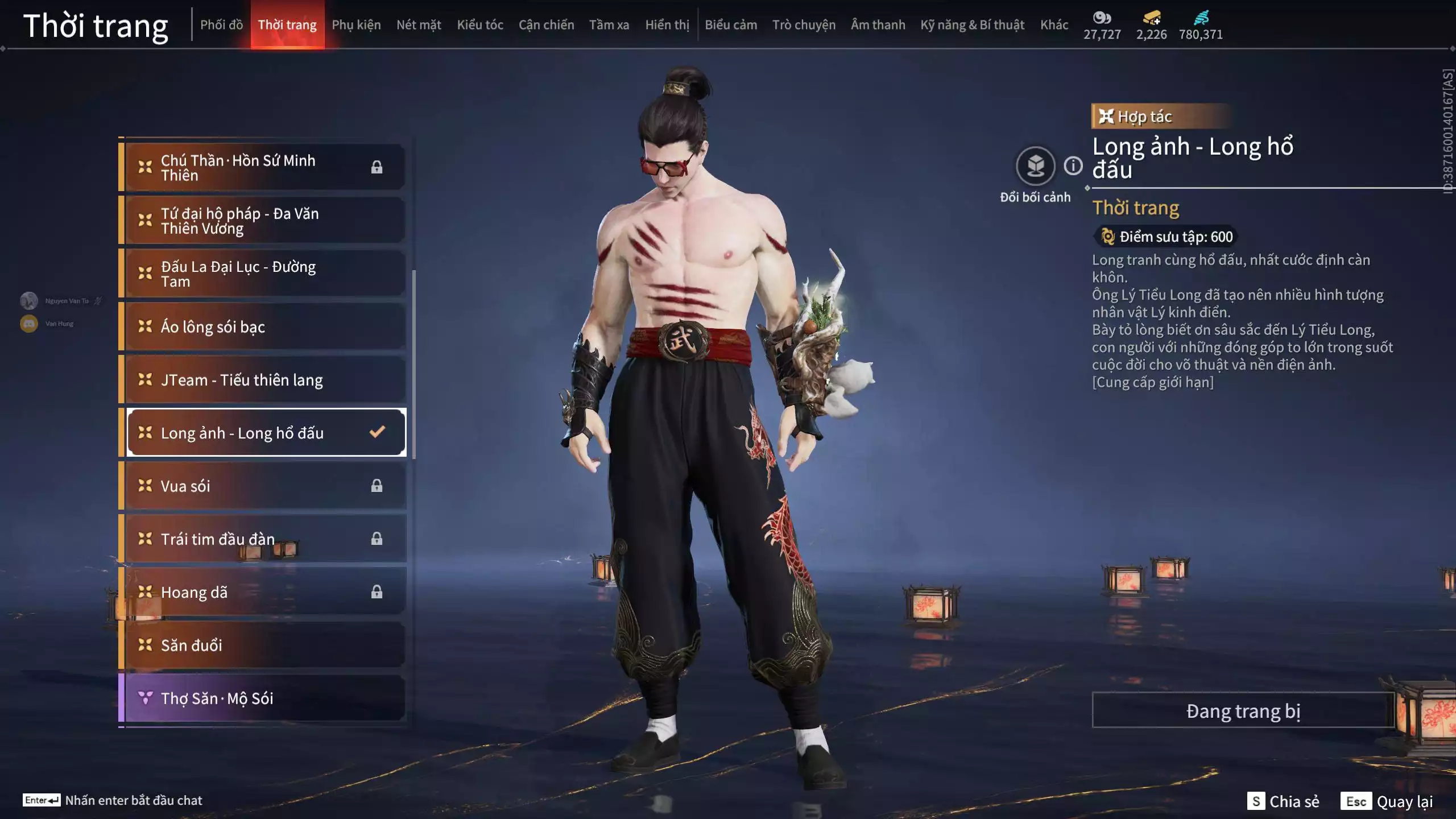Viewport: 1456px width, 819px height.
Task: Open the Kỹ năng & Bí thuật menu
Action: click(x=970, y=24)
